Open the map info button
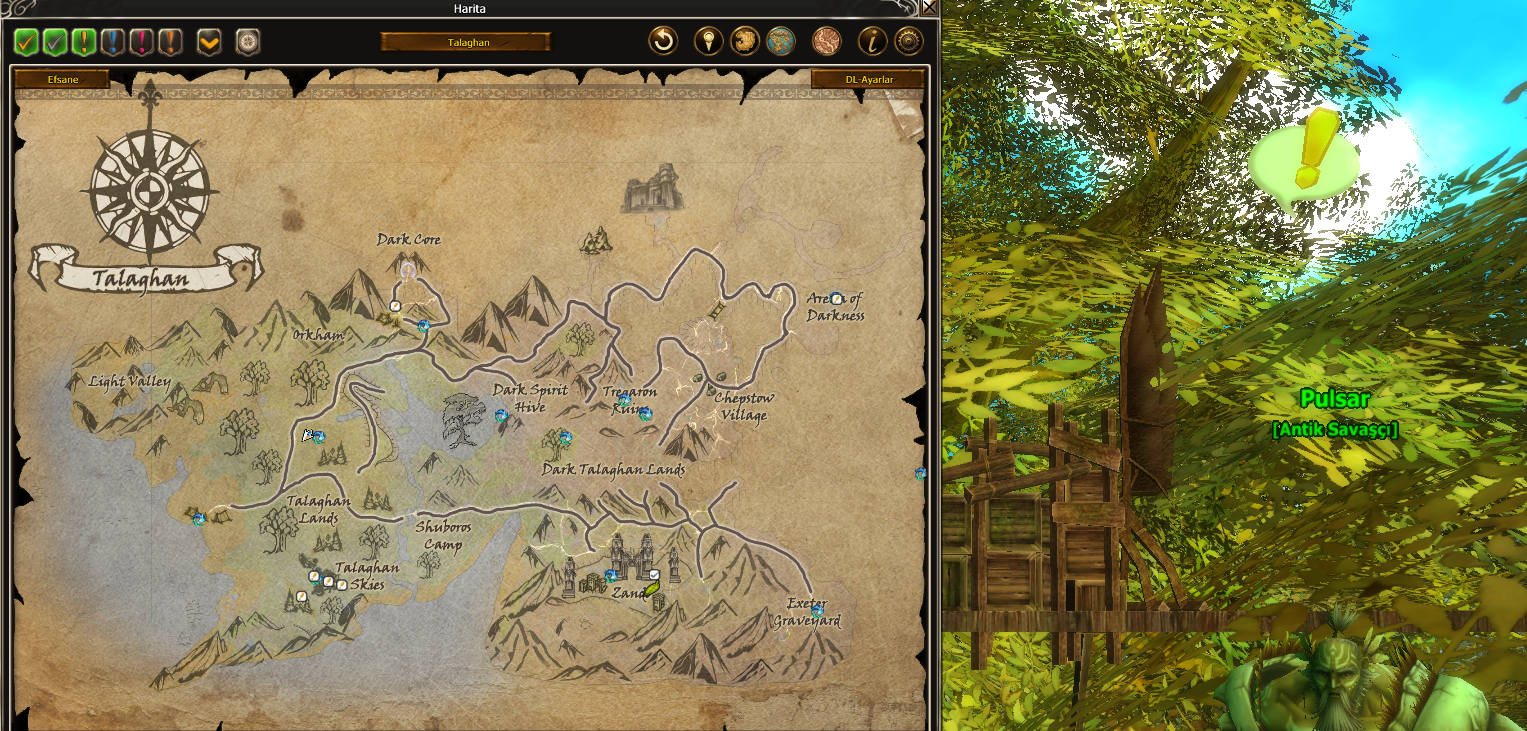 [x=873, y=41]
